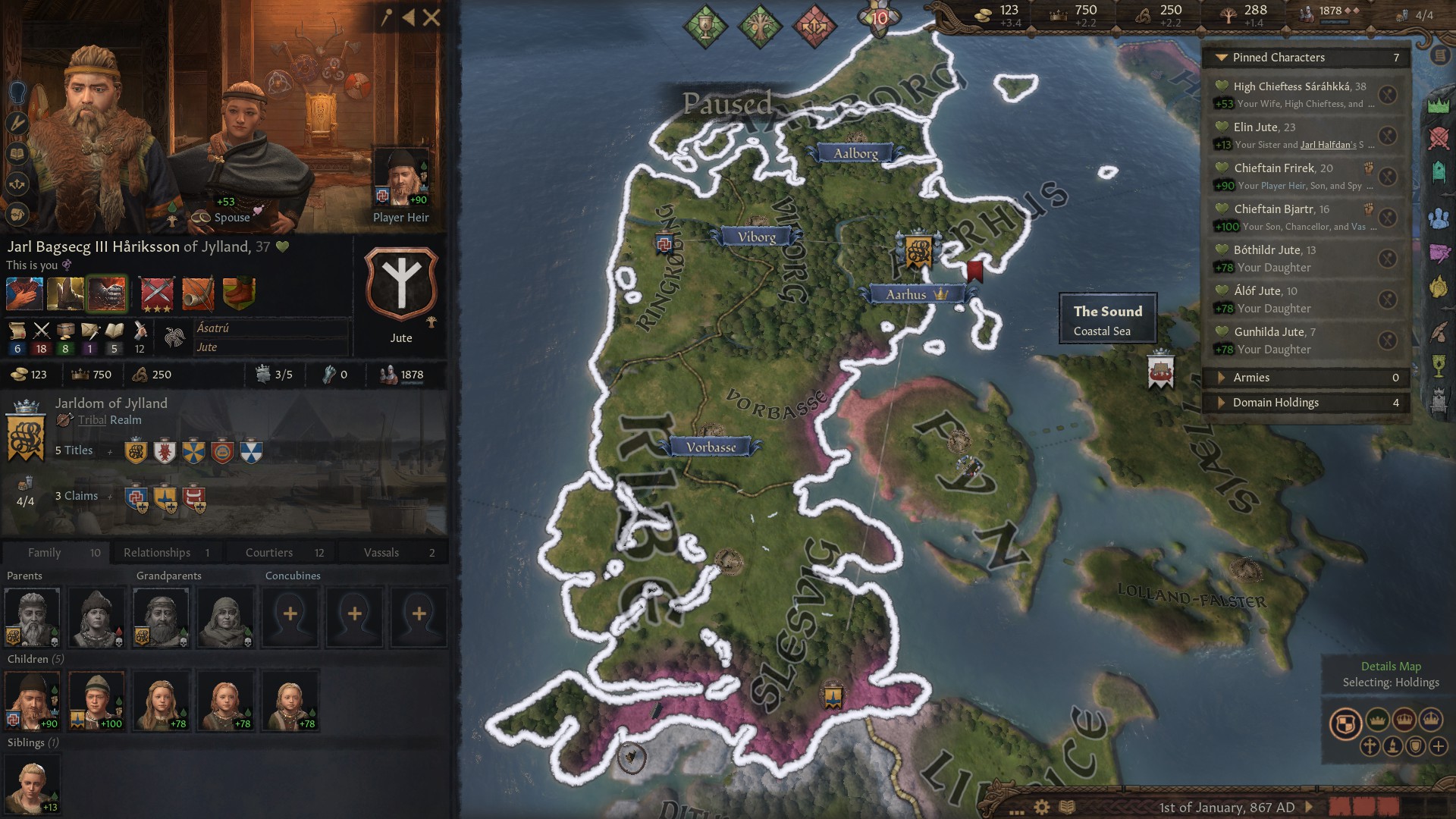
Task: Open the Jute dynasty shield
Action: click(401, 284)
